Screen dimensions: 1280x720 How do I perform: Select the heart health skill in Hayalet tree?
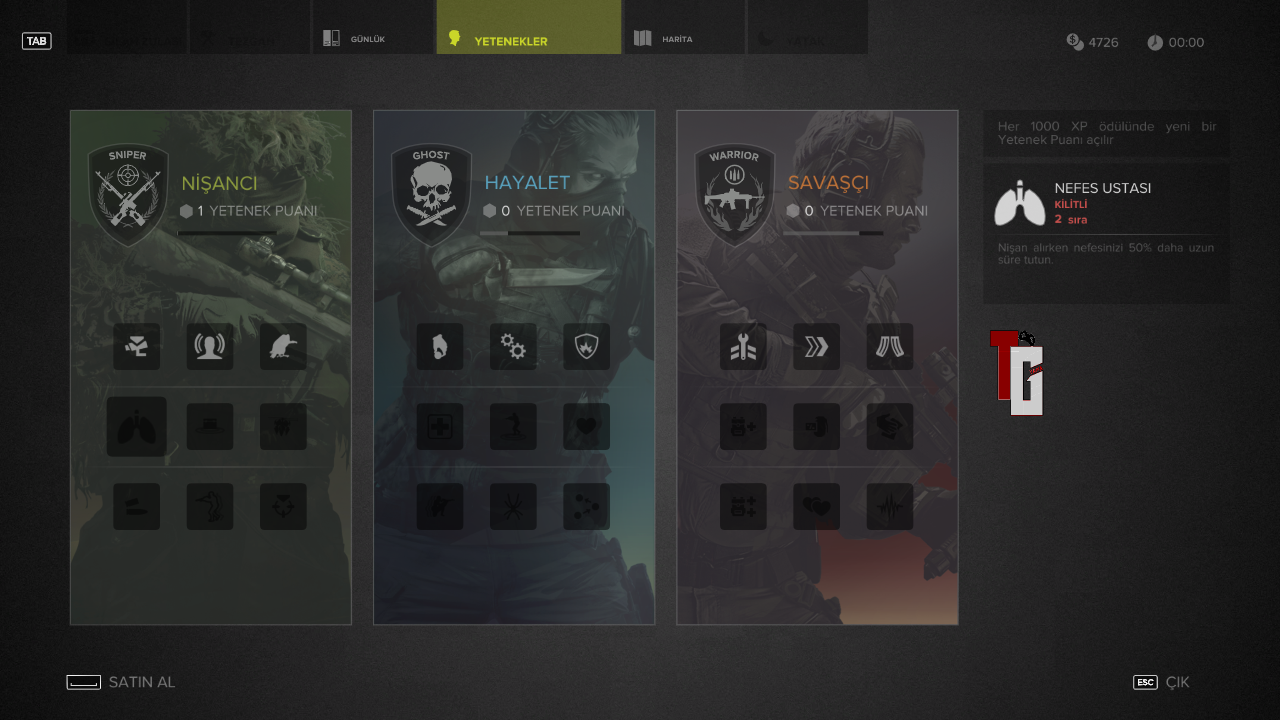586,426
